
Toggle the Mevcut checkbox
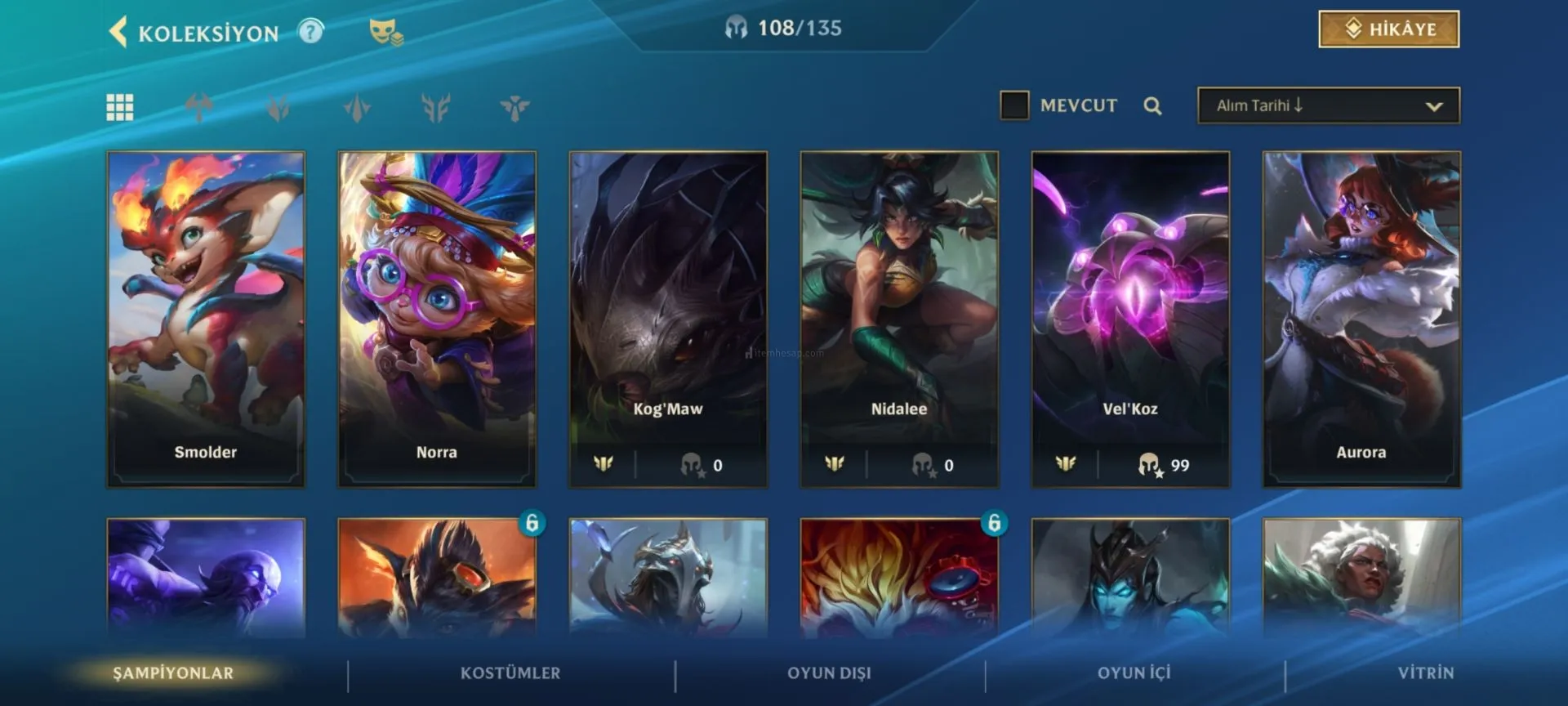[1014, 105]
